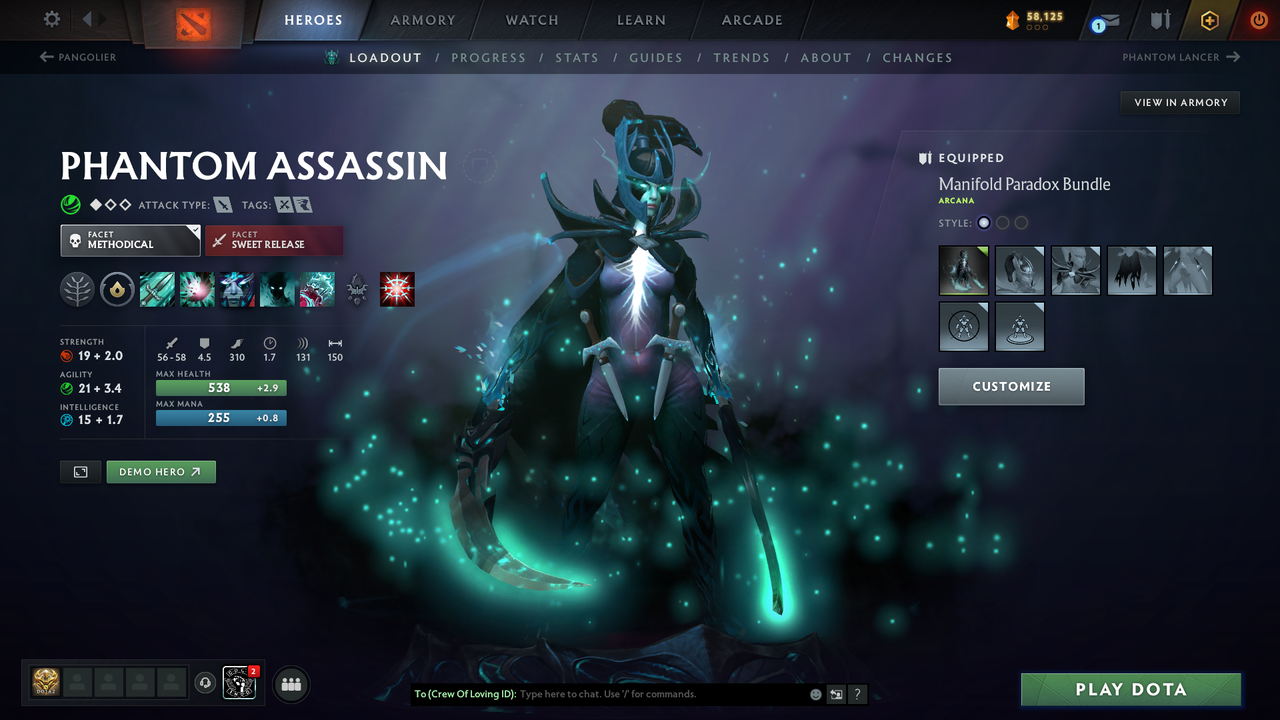Select the equipped weapon thumbnail
This screenshot has width=1280, height=720.
1188,270
